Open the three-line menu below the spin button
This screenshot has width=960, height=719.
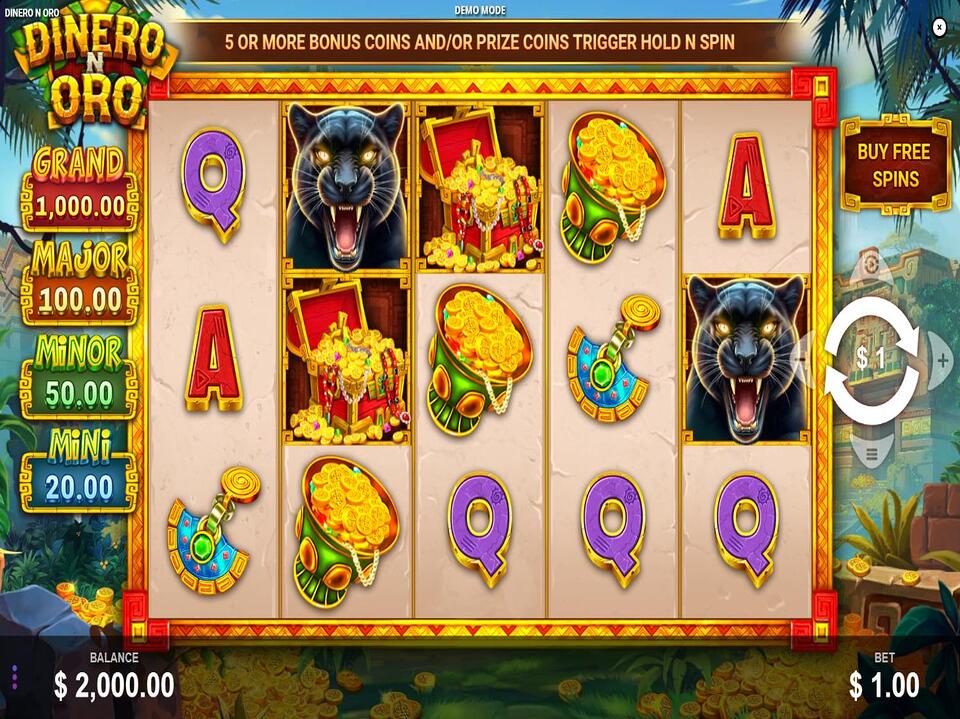(871, 453)
